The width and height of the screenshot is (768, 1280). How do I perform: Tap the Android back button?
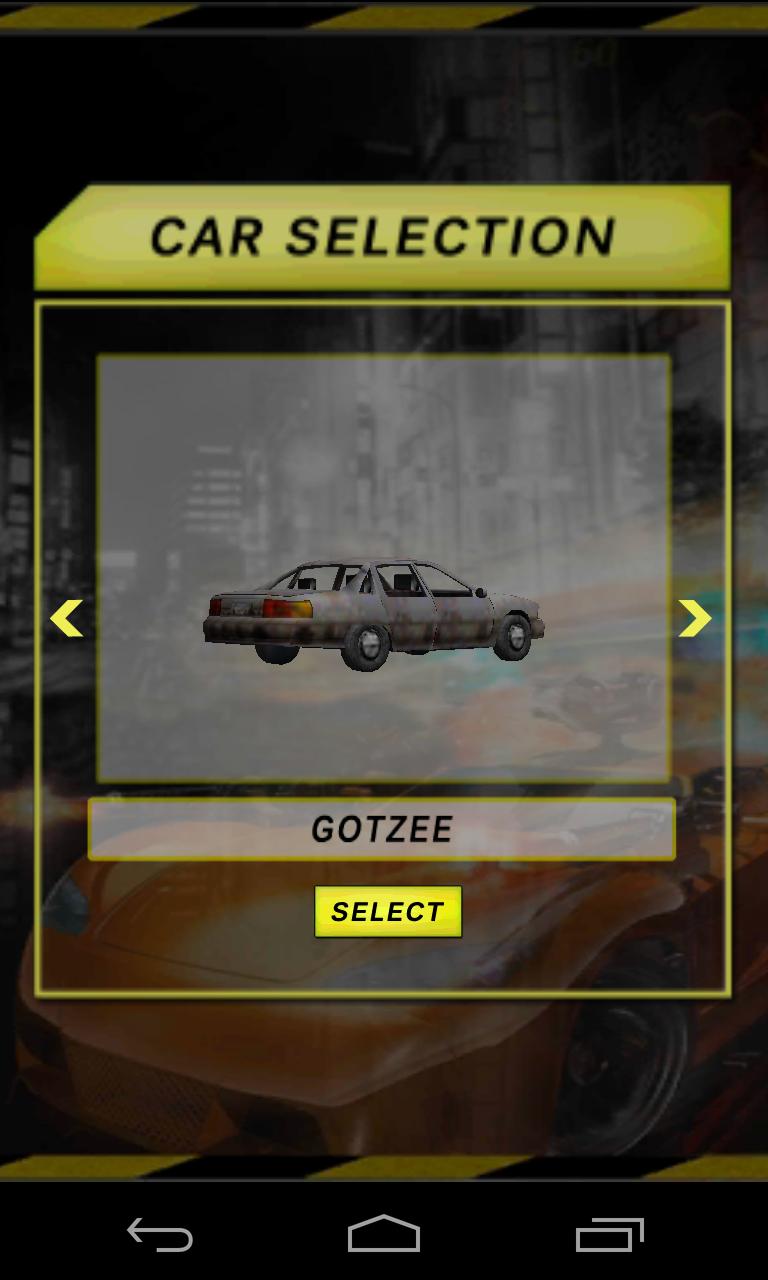coord(160,1235)
